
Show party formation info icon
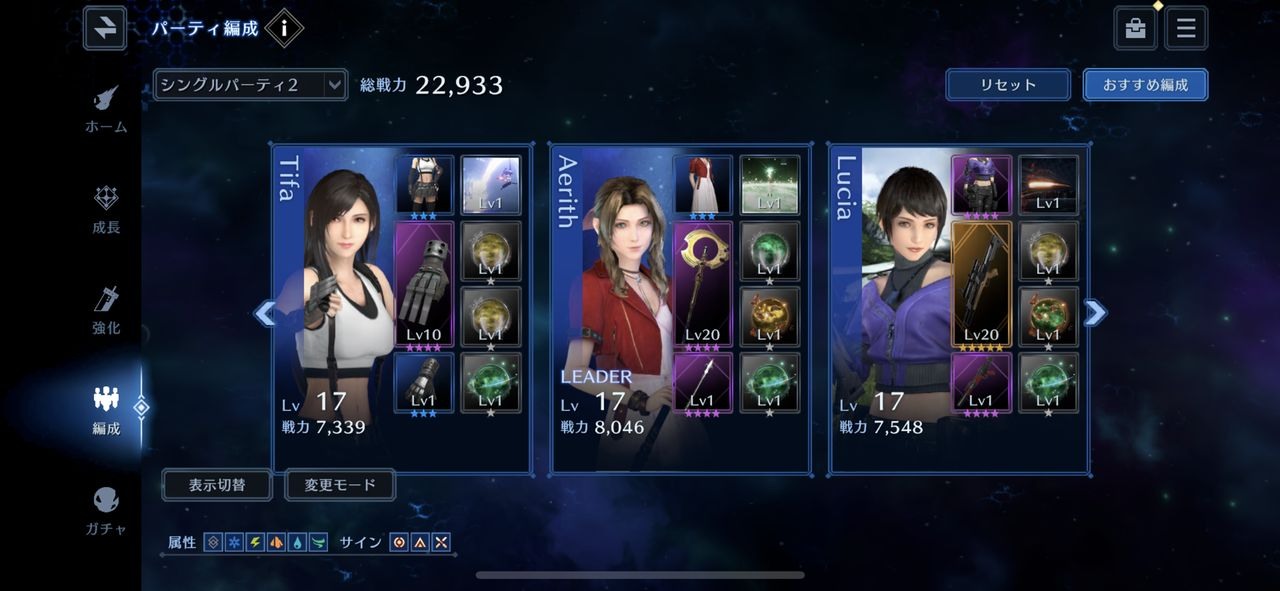pos(284,28)
